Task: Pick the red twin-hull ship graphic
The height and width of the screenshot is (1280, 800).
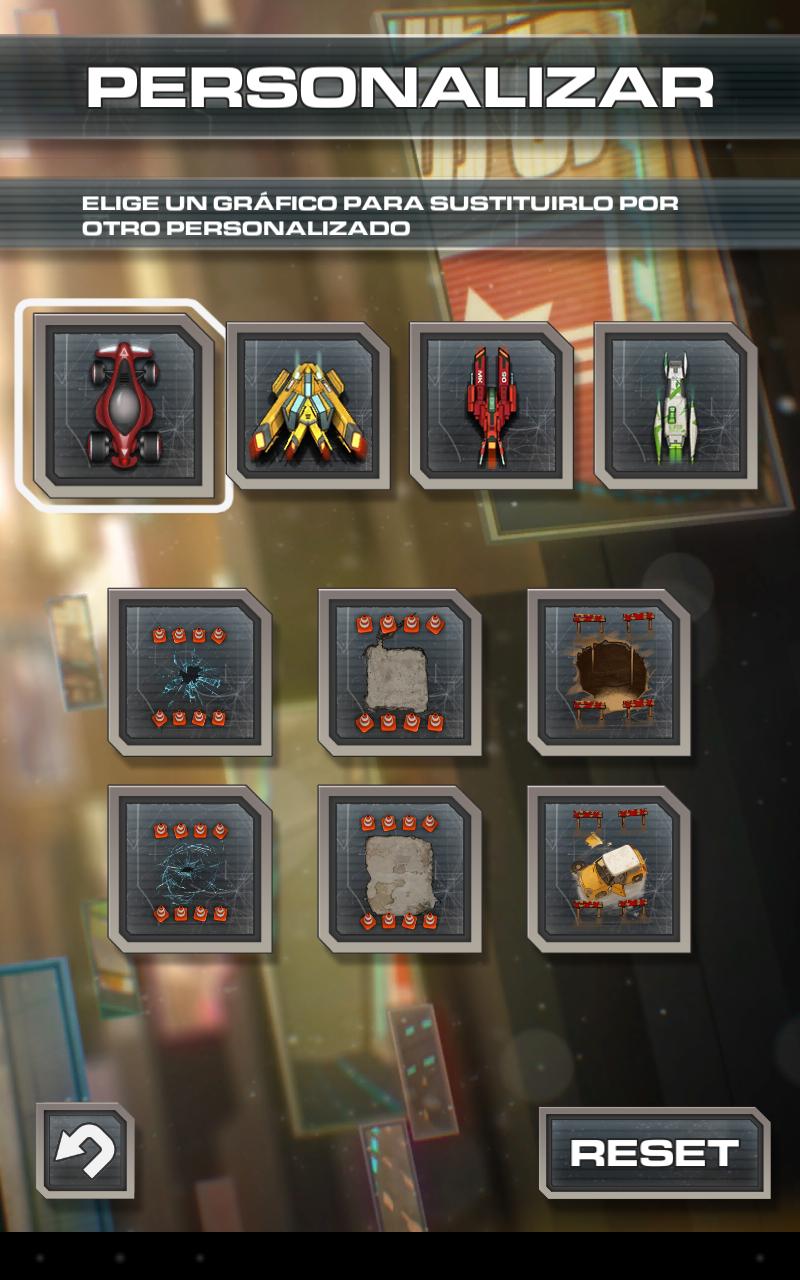Action: 491,405
